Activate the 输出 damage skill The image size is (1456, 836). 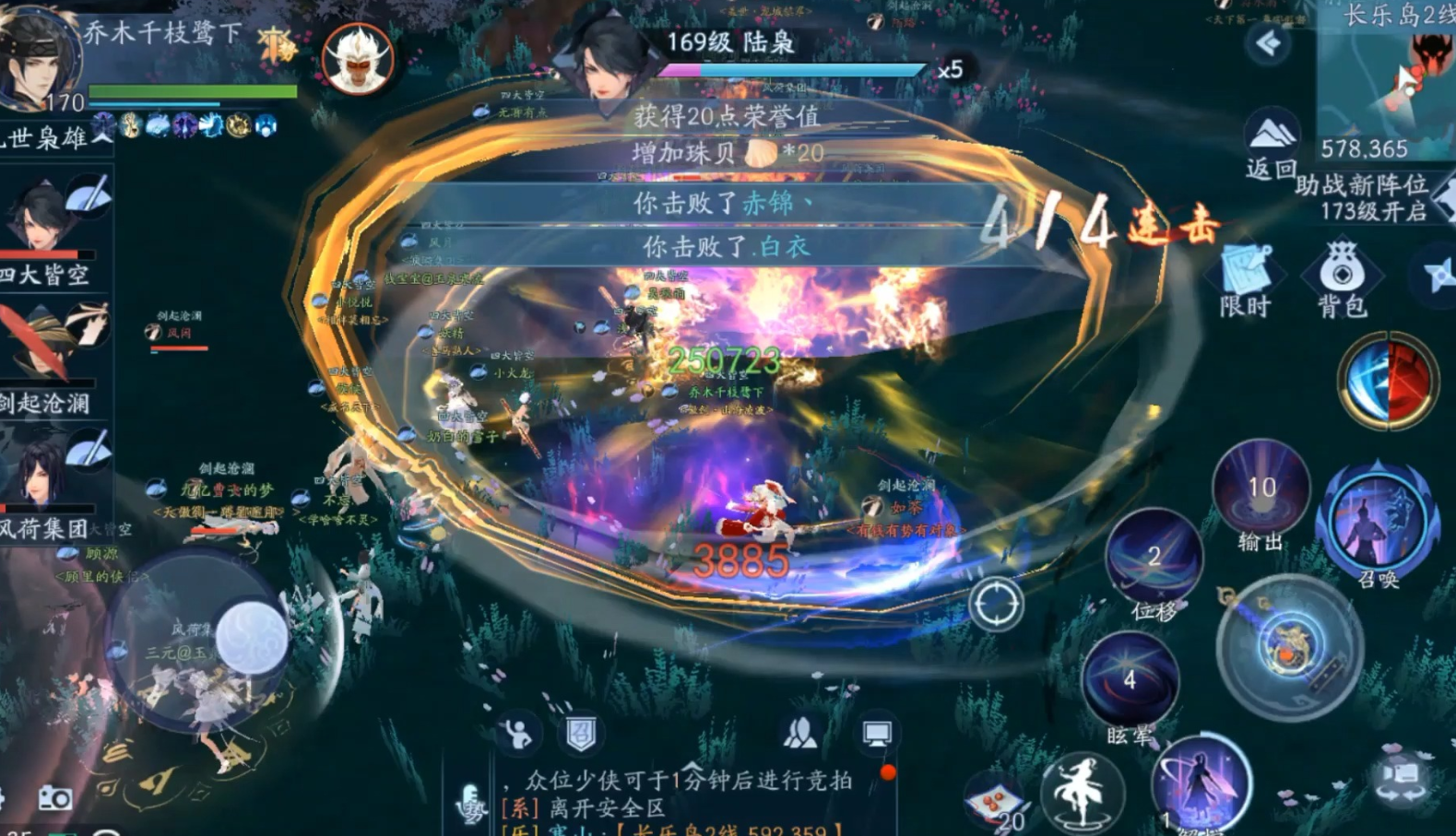point(1261,490)
